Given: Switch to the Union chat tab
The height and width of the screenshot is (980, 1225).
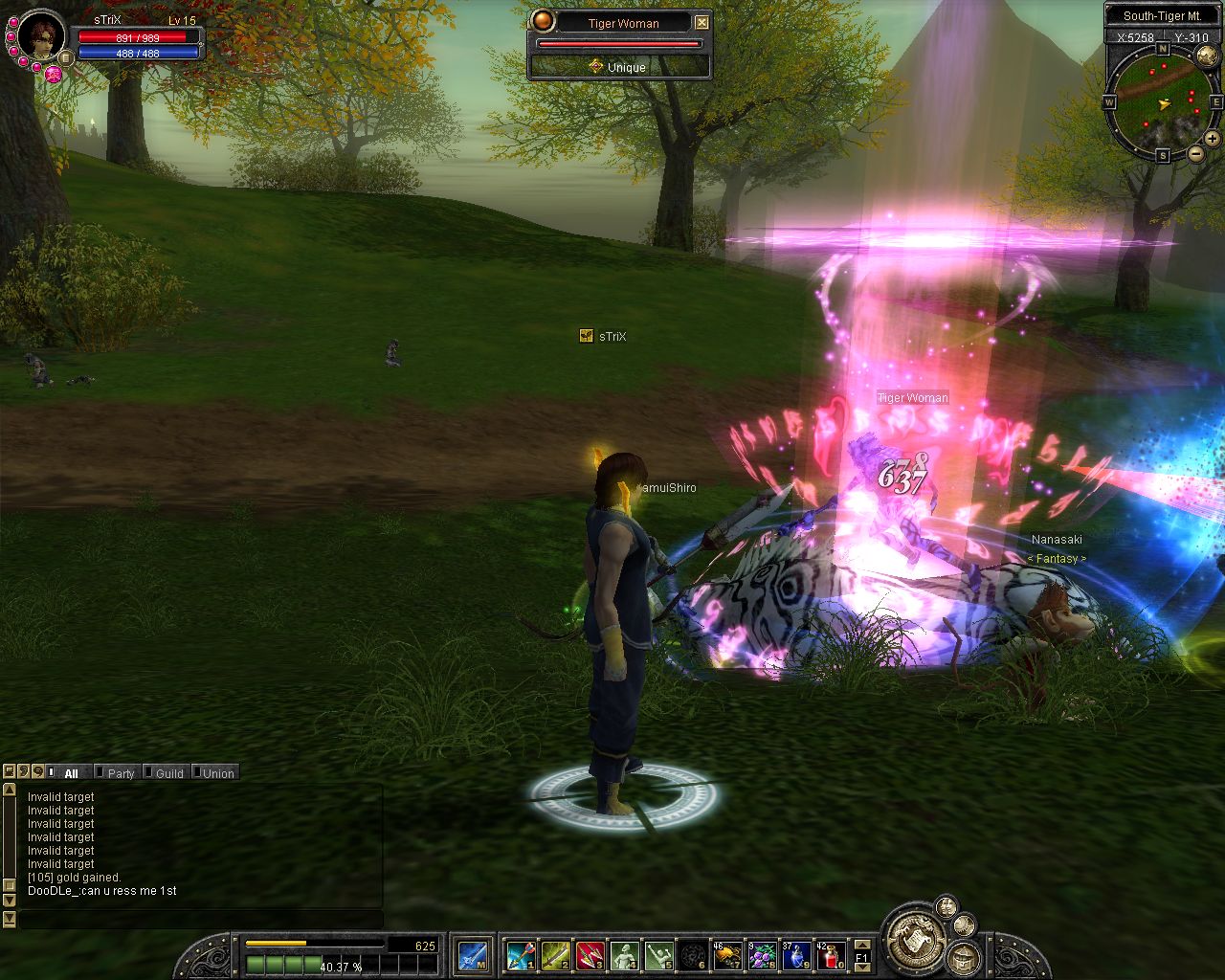Looking at the screenshot, I should [218, 773].
